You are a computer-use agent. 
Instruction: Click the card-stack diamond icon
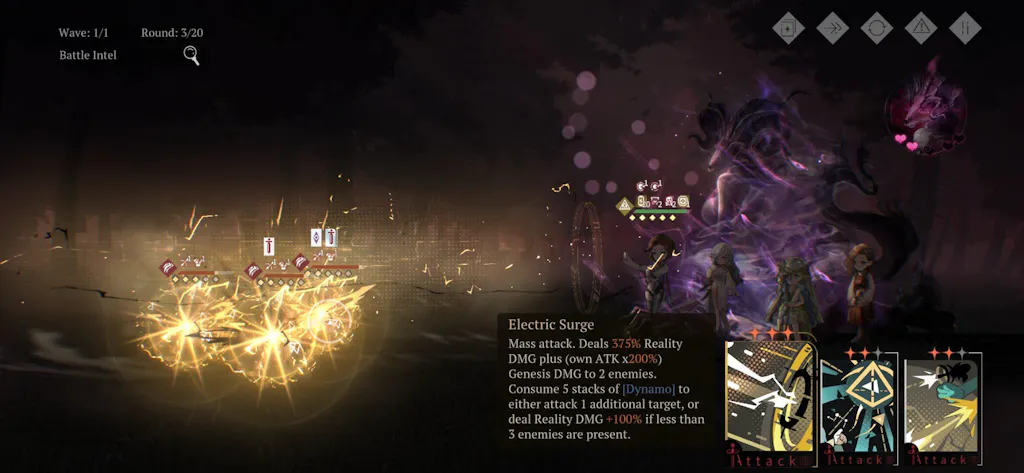pyautogui.click(x=789, y=28)
